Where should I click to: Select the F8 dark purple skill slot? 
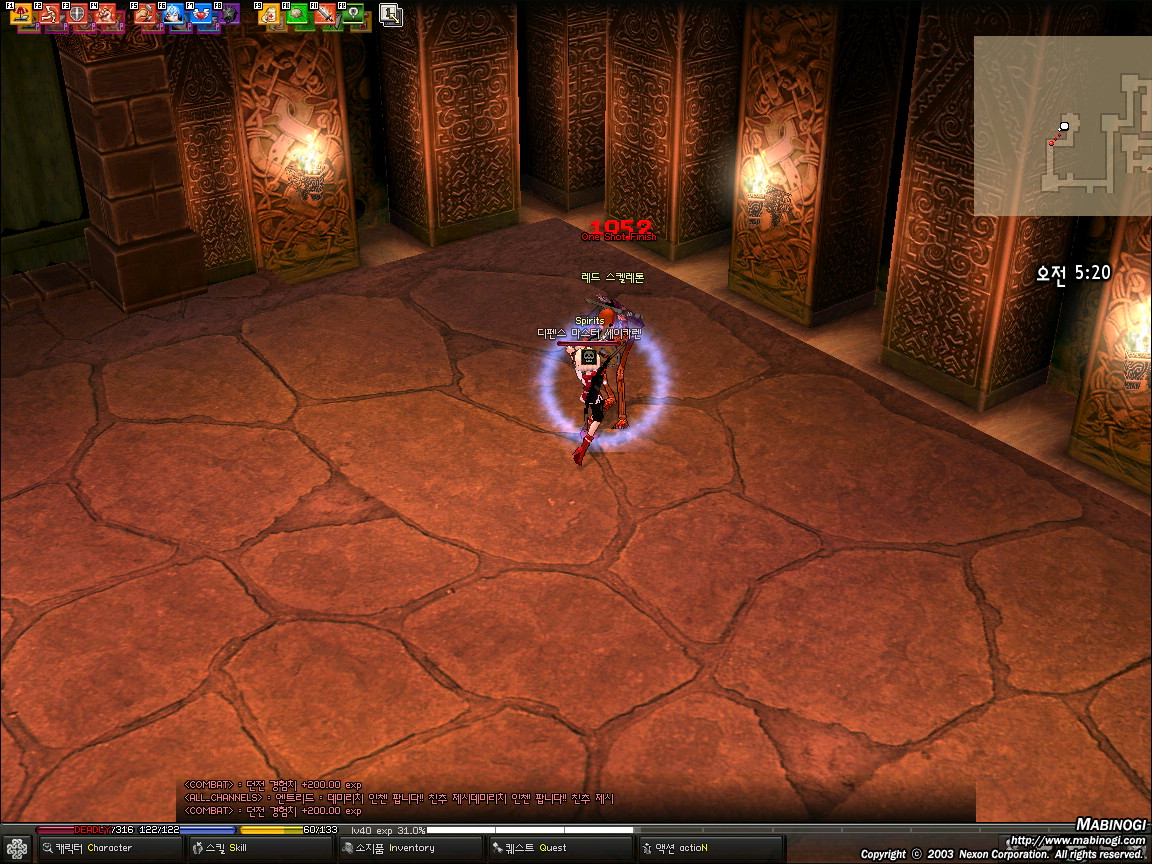pos(229,15)
